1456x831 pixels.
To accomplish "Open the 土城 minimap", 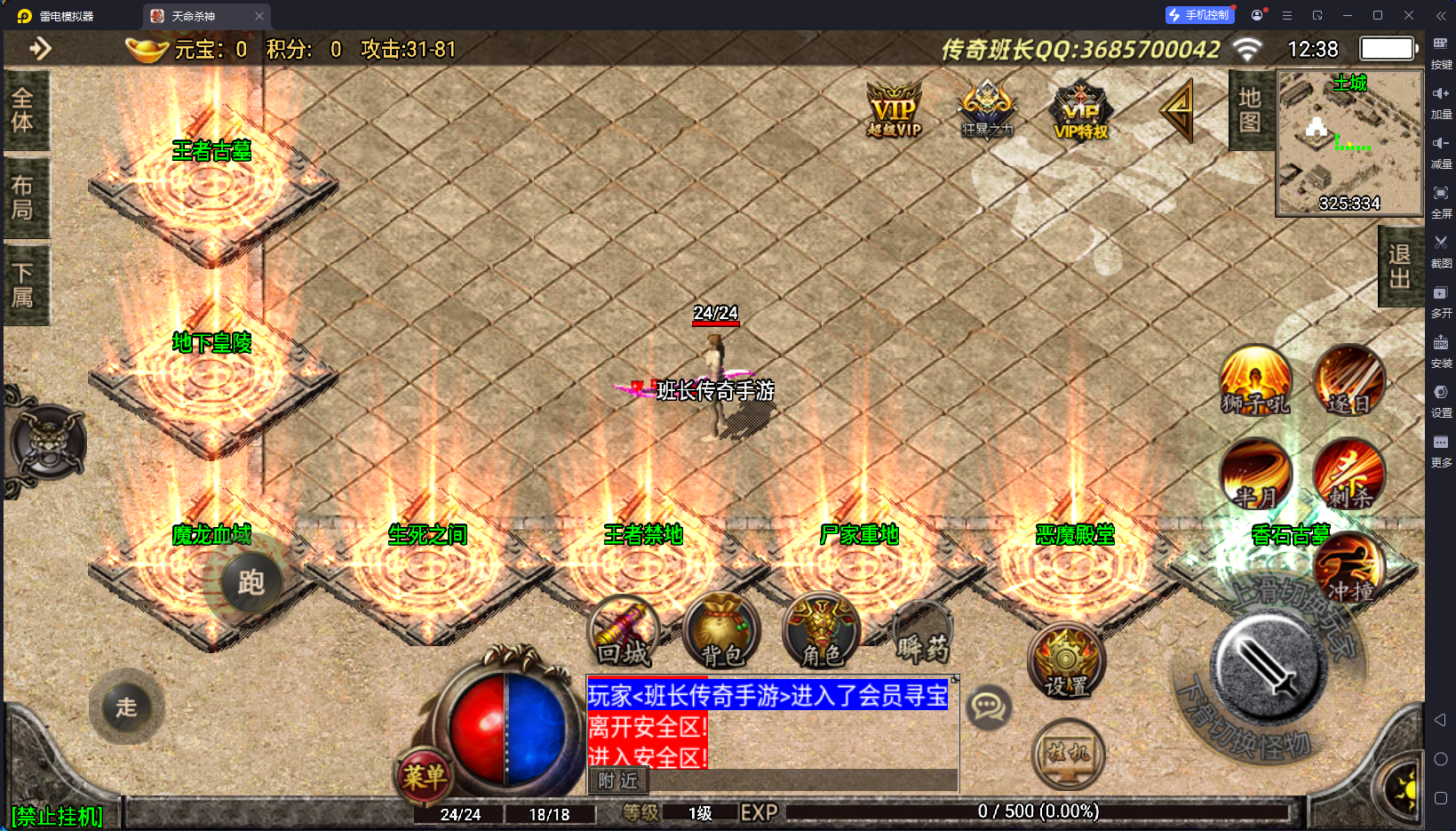I will pos(1349,142).
